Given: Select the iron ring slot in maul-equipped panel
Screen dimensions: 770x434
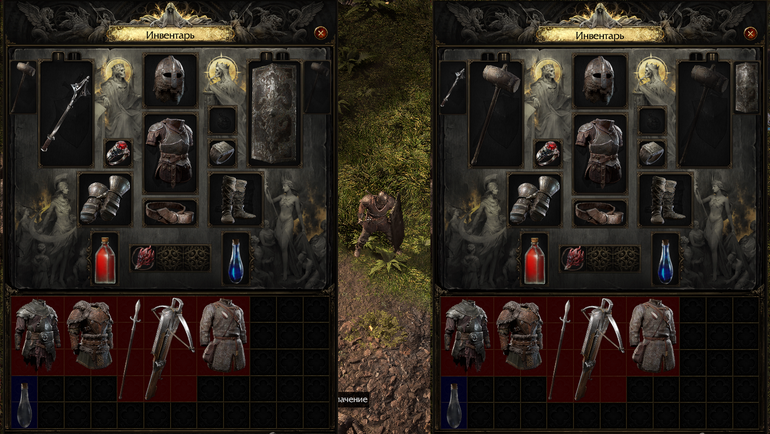Looking at the screenshot, I should [652, 153].
